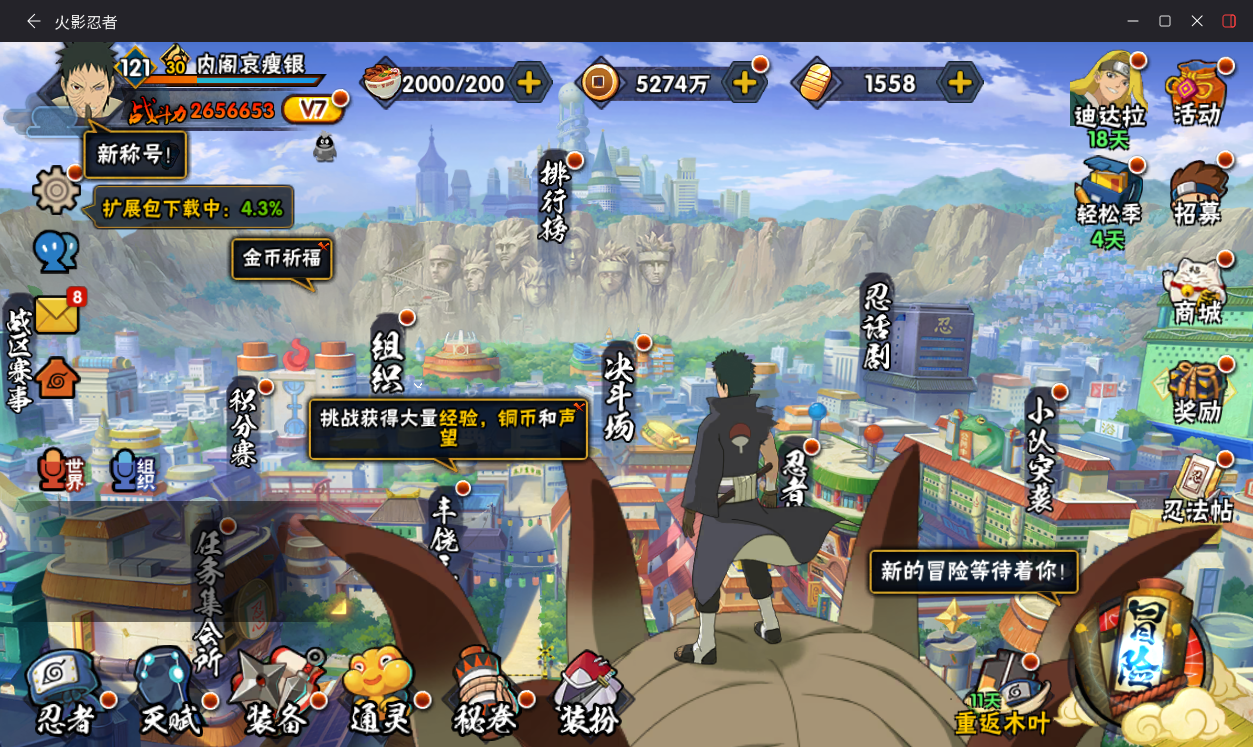This screenshot has width=1253, height=747.
Task: Open the gear settings icon
Action: tap(56, 190)
